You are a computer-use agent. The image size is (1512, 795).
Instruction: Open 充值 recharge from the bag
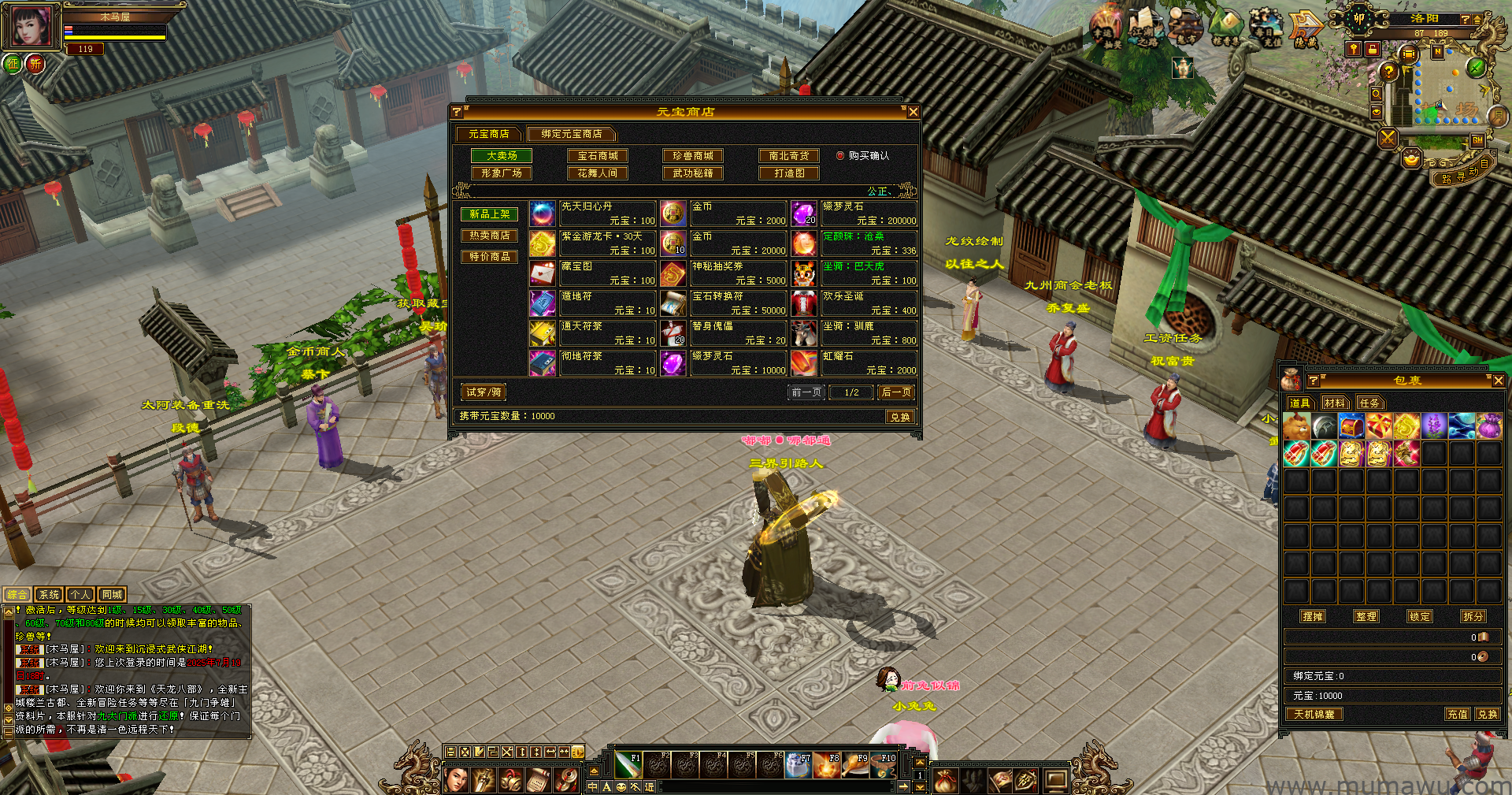click(1457, 715)
